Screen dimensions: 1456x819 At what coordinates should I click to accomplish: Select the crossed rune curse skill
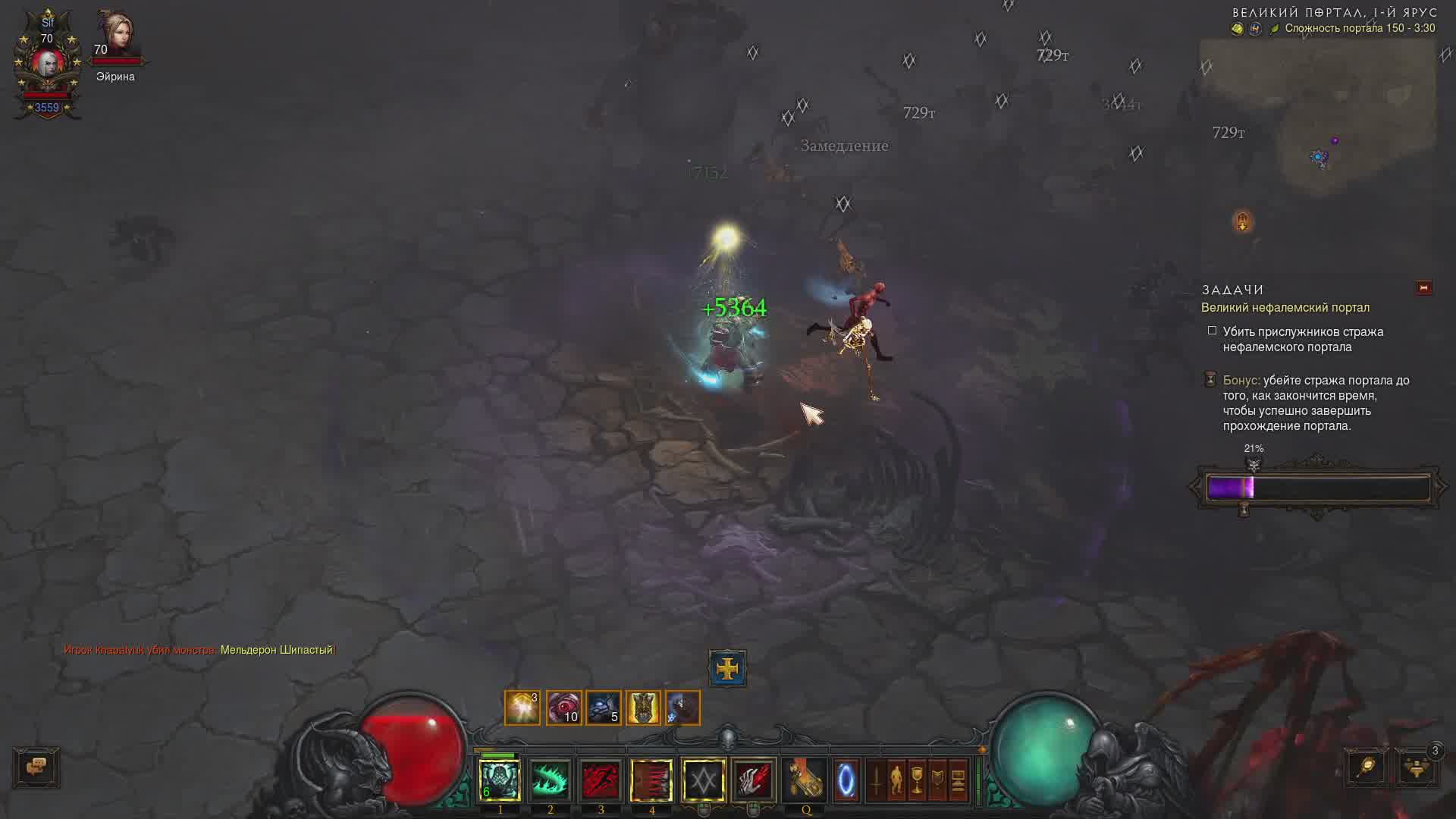coord(703,780)
